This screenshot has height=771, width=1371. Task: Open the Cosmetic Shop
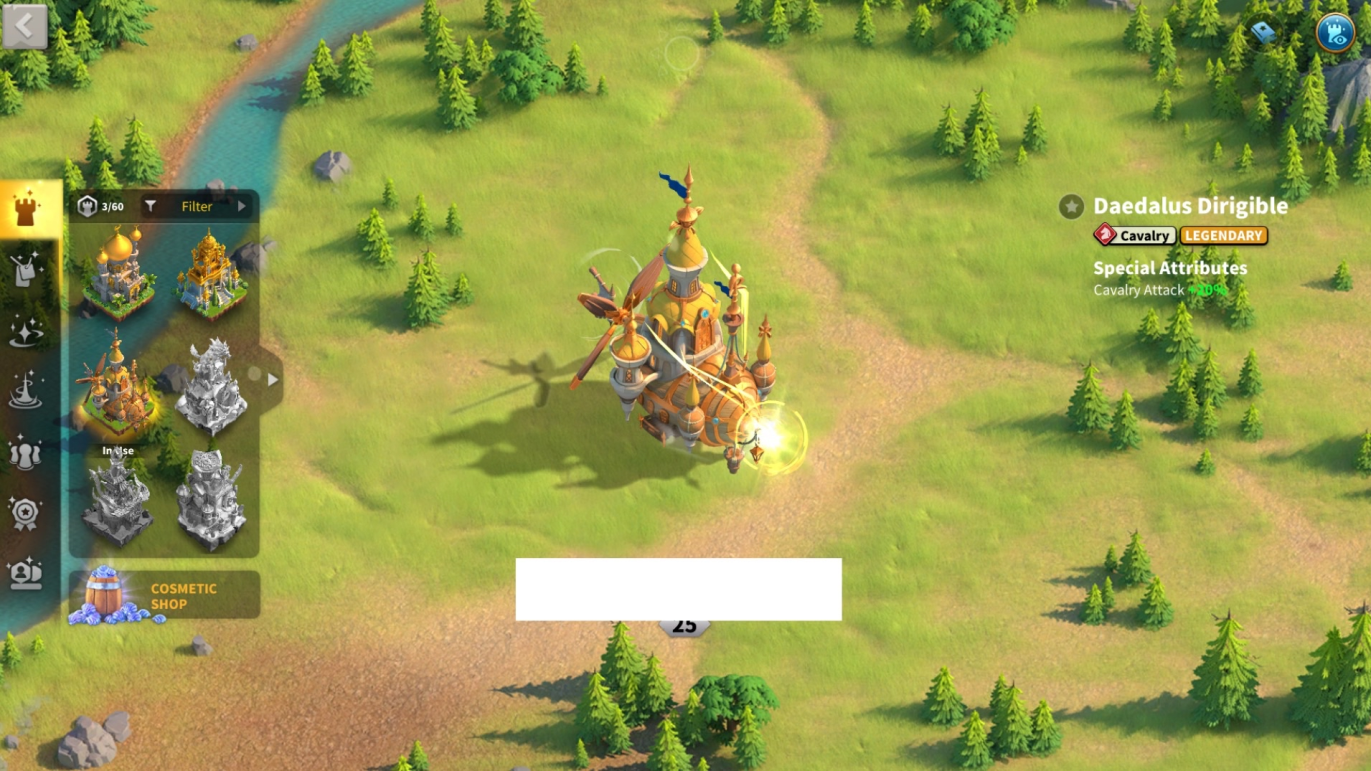pos(164,596)
